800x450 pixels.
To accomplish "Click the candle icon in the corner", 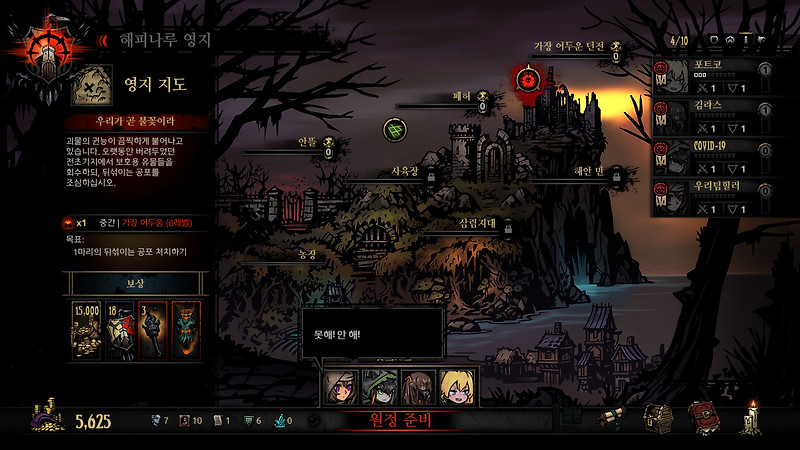I will pyautogui.click(x=752, y=416).
